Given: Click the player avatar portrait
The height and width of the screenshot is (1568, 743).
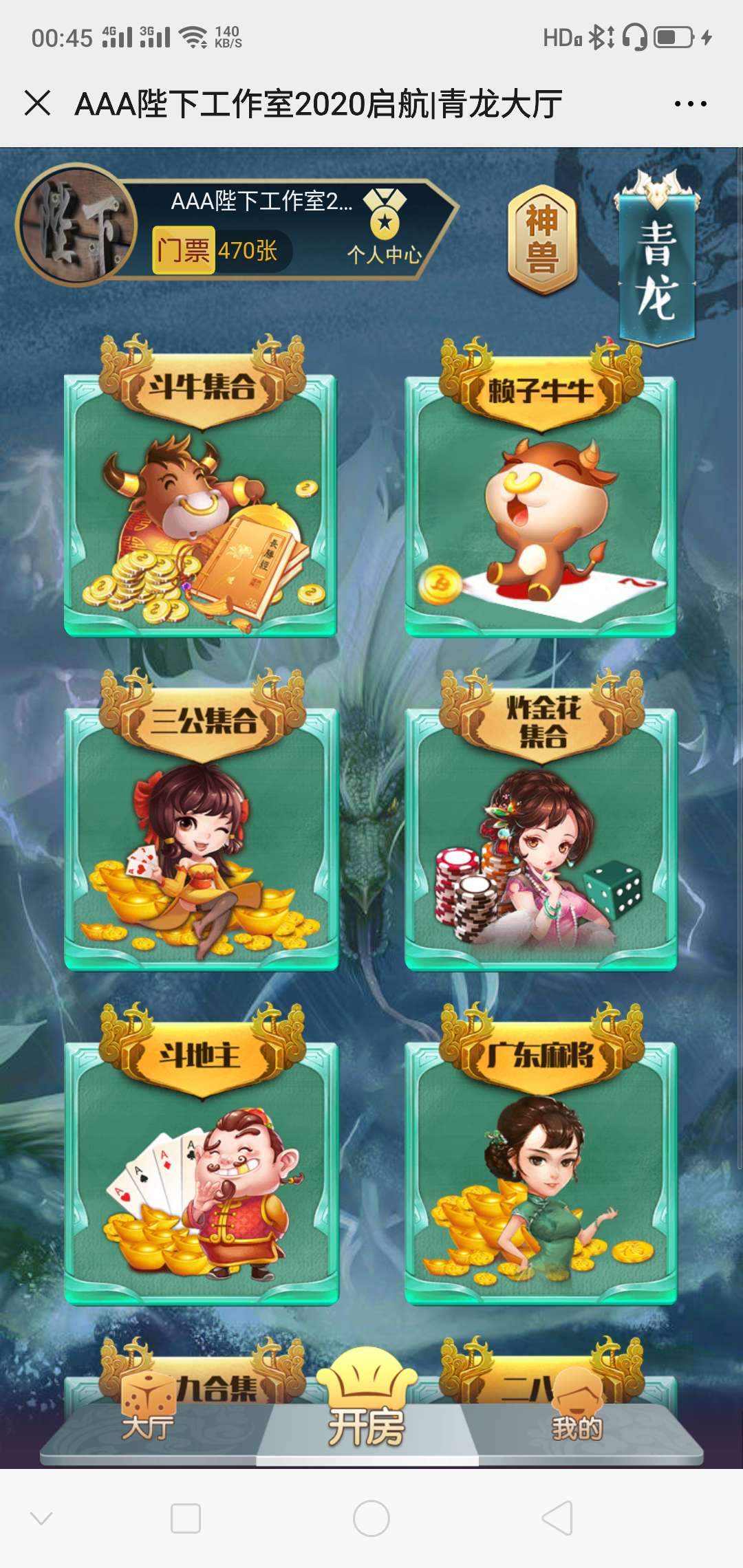Looking at the screenshot, I should click(77, 224).
